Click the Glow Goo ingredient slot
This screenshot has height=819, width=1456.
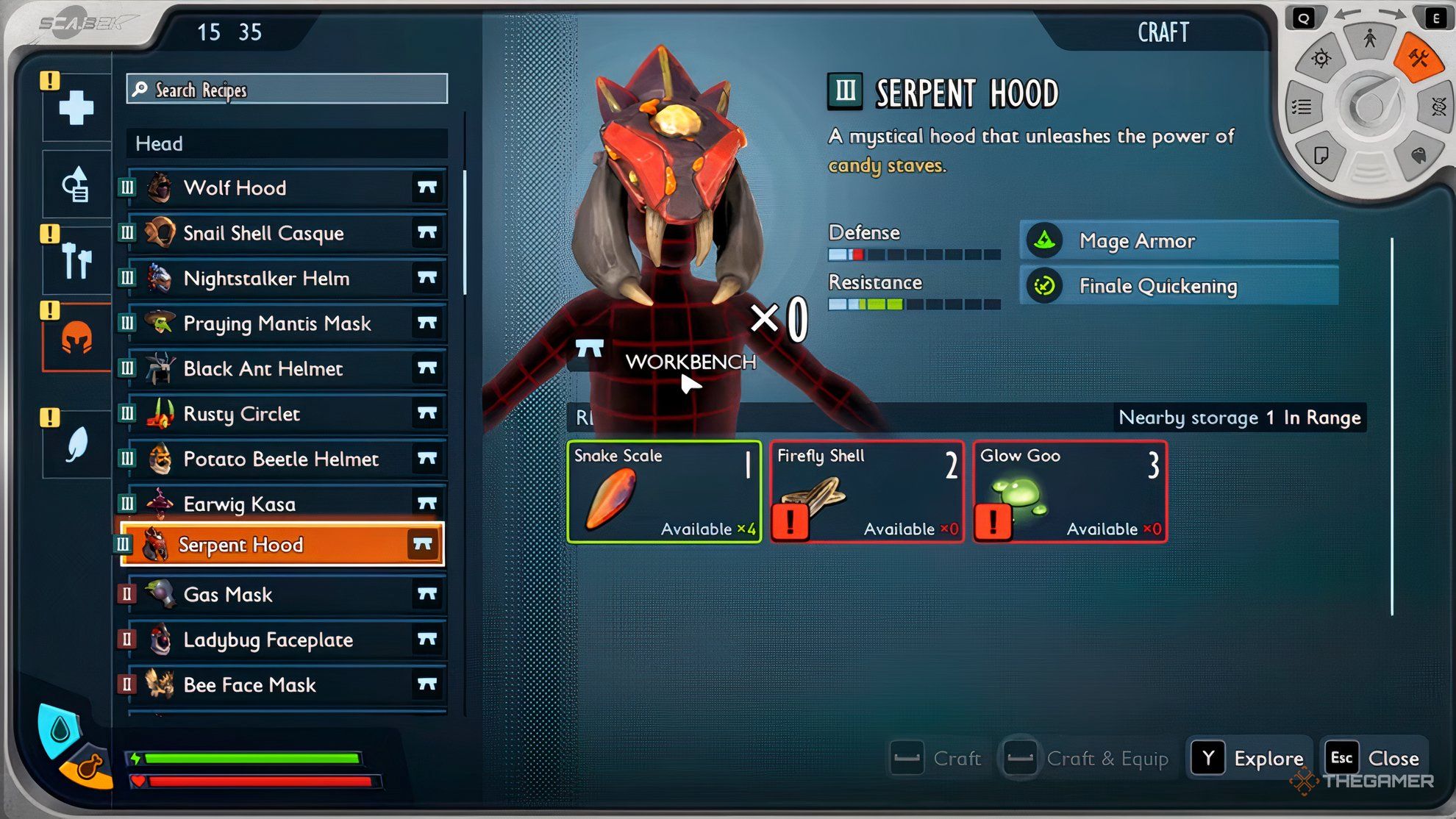tap(1070, 492)
